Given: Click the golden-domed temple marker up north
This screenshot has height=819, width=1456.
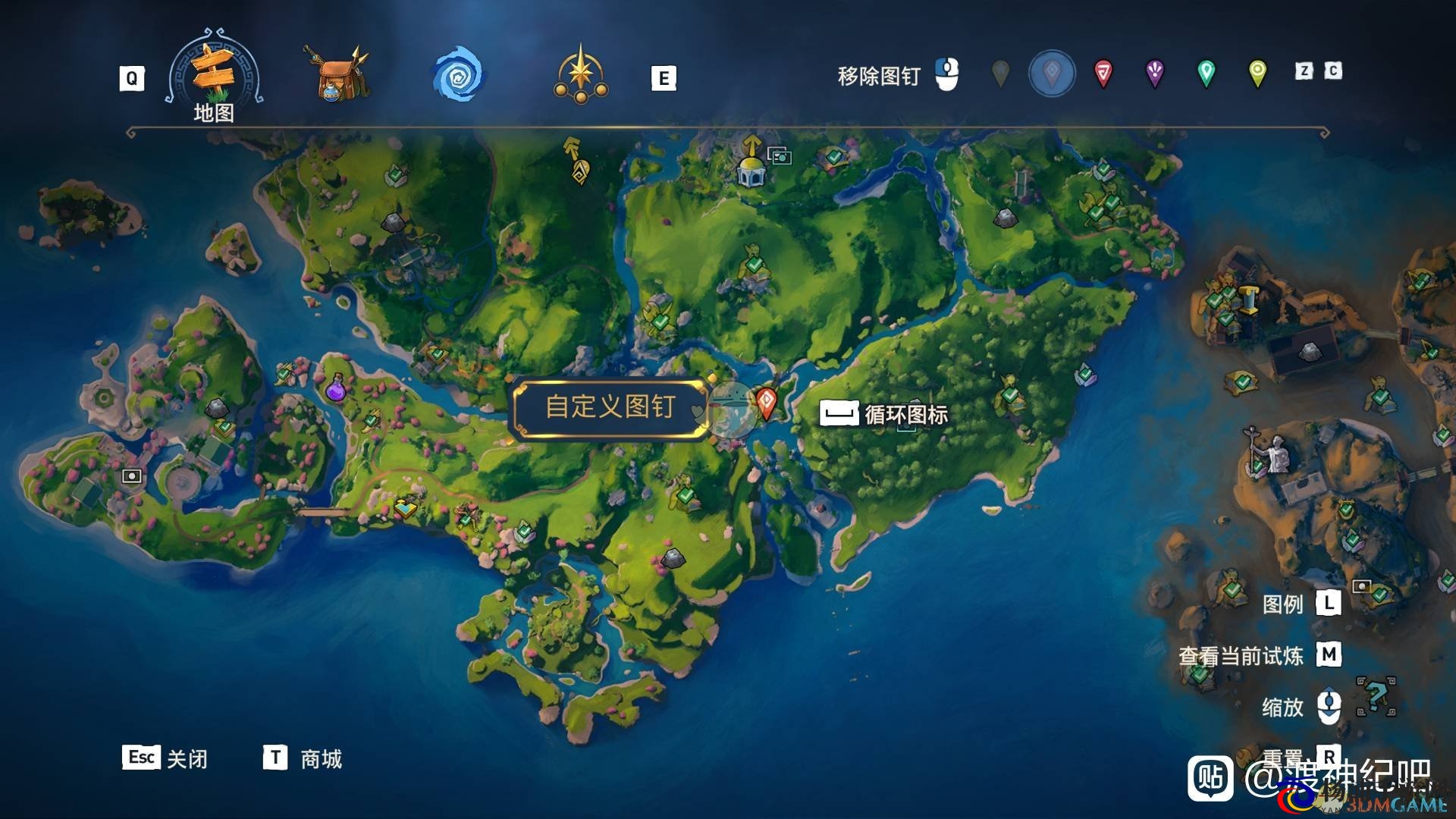Looking at the screenshot, I should (x=752, y=173).
